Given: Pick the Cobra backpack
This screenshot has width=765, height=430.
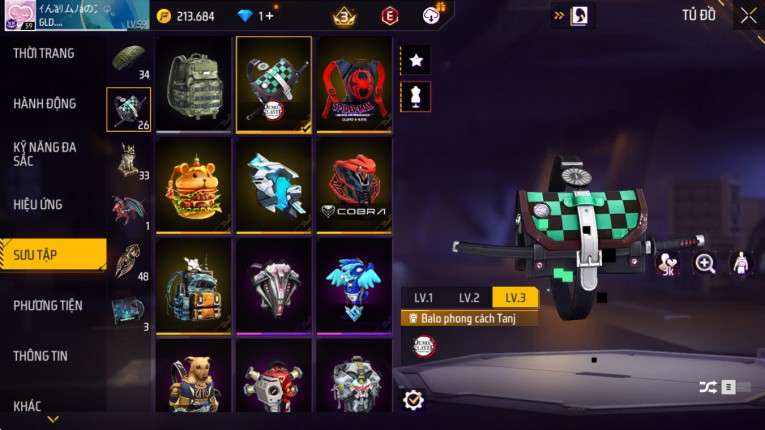Looking at the screenshot, I should 354,183.
